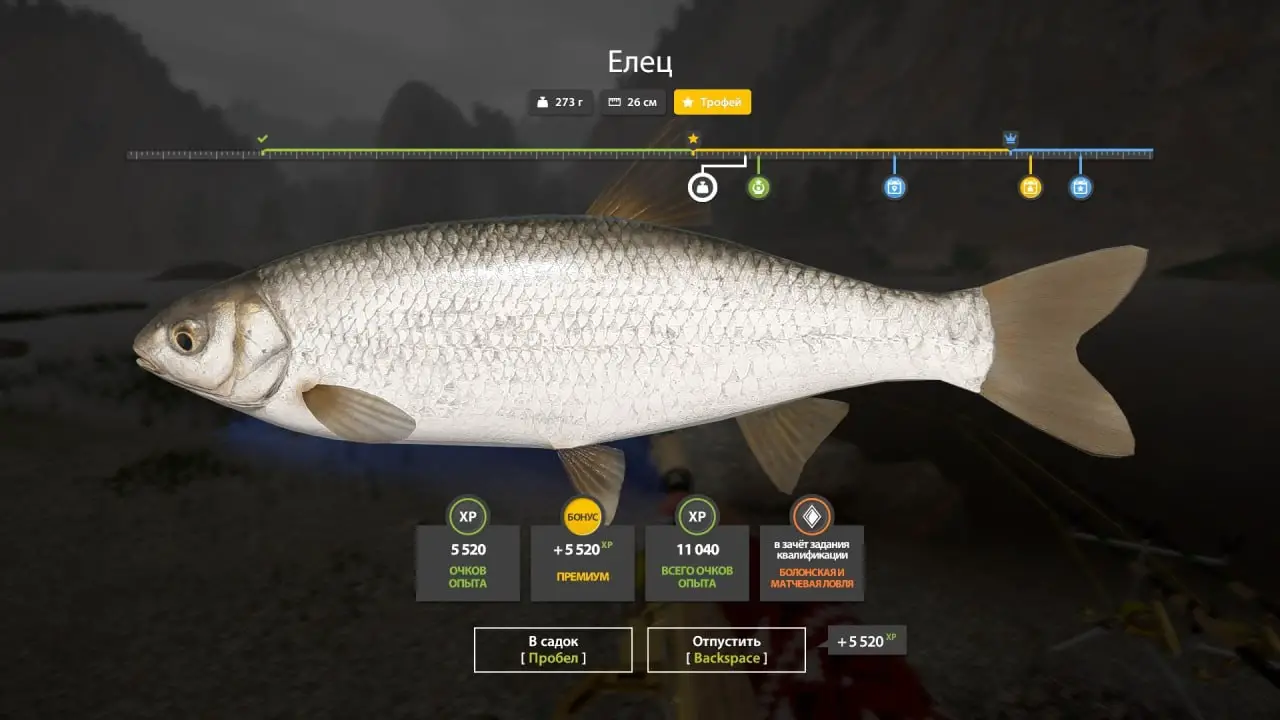The height and width of the screenshot is (720, 1280).
Task: Select the yellow calendar marker under the scale
Action: 1030,187
